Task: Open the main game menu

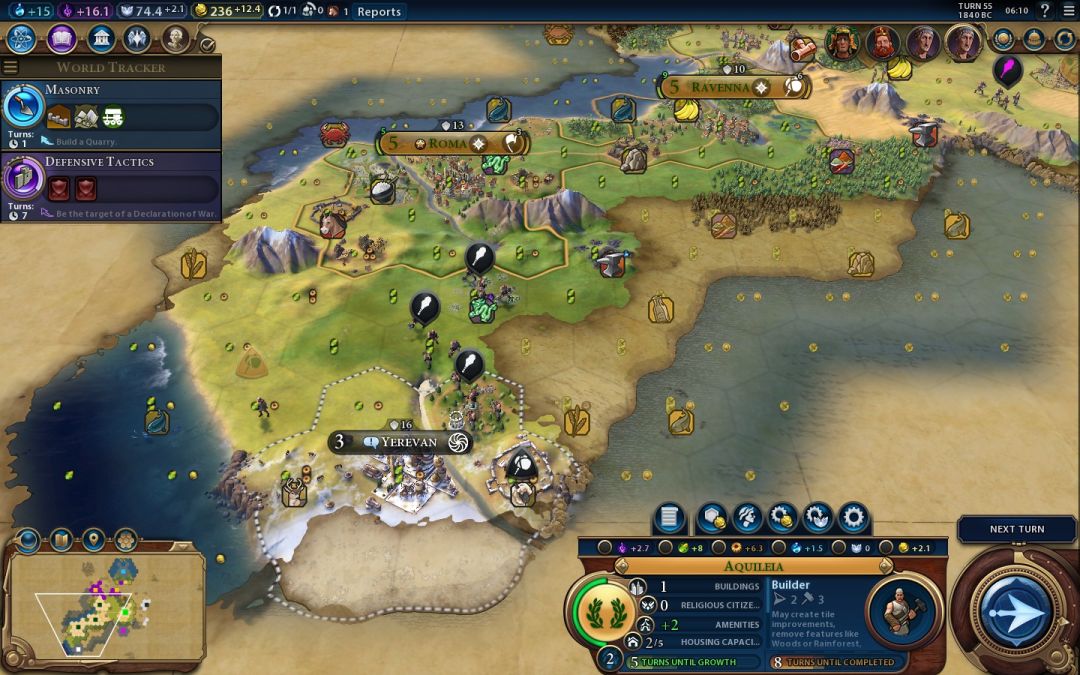Action: (1067, 11)
